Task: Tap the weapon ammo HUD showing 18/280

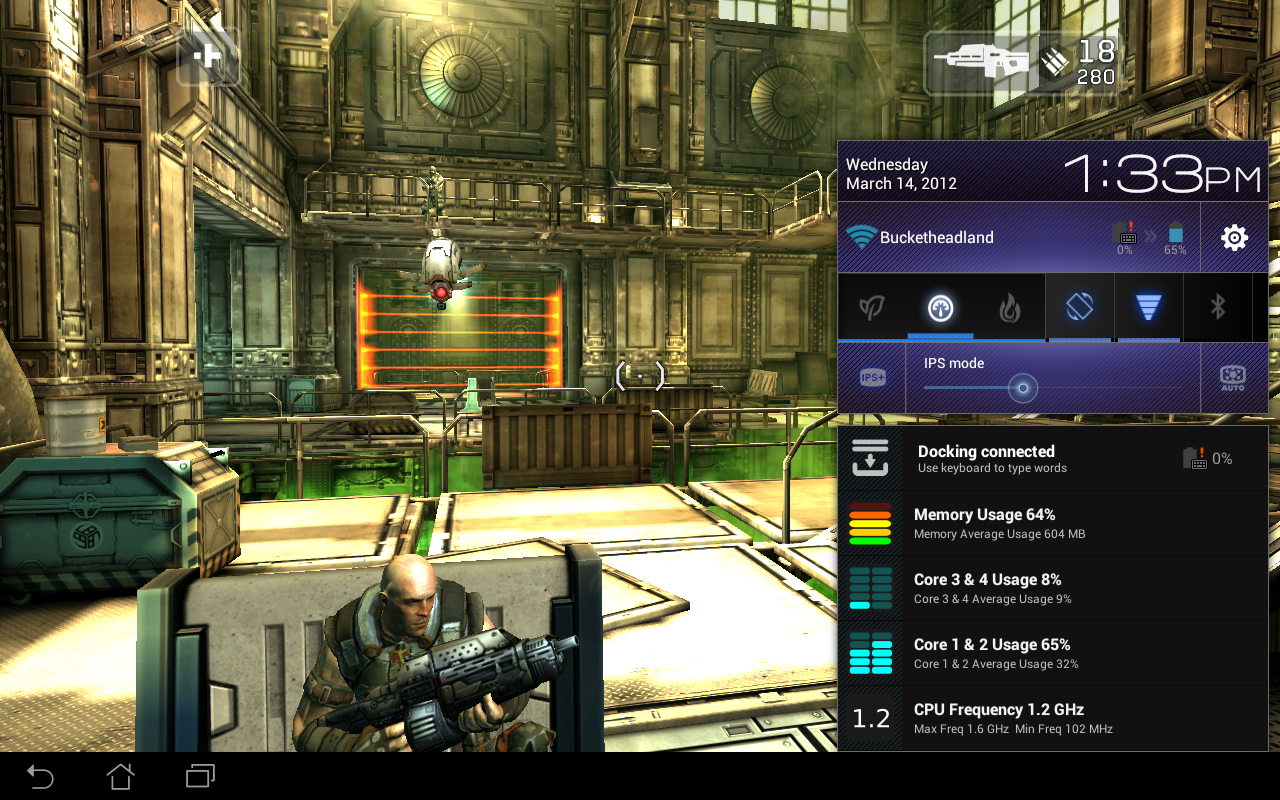Action: pos(1020,62)
